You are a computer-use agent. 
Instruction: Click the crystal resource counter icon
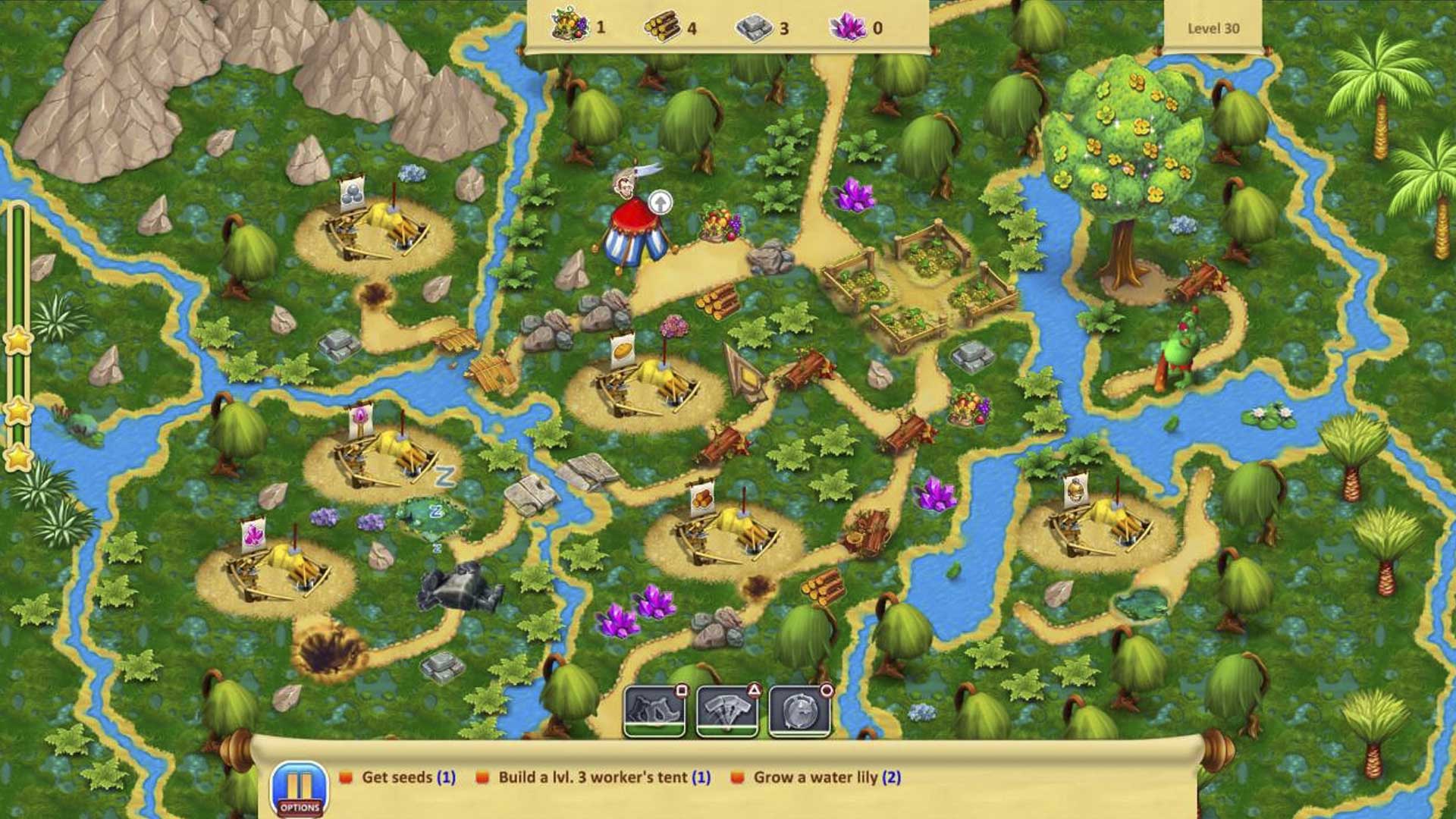pyautogui.click(x=849, y=25)
